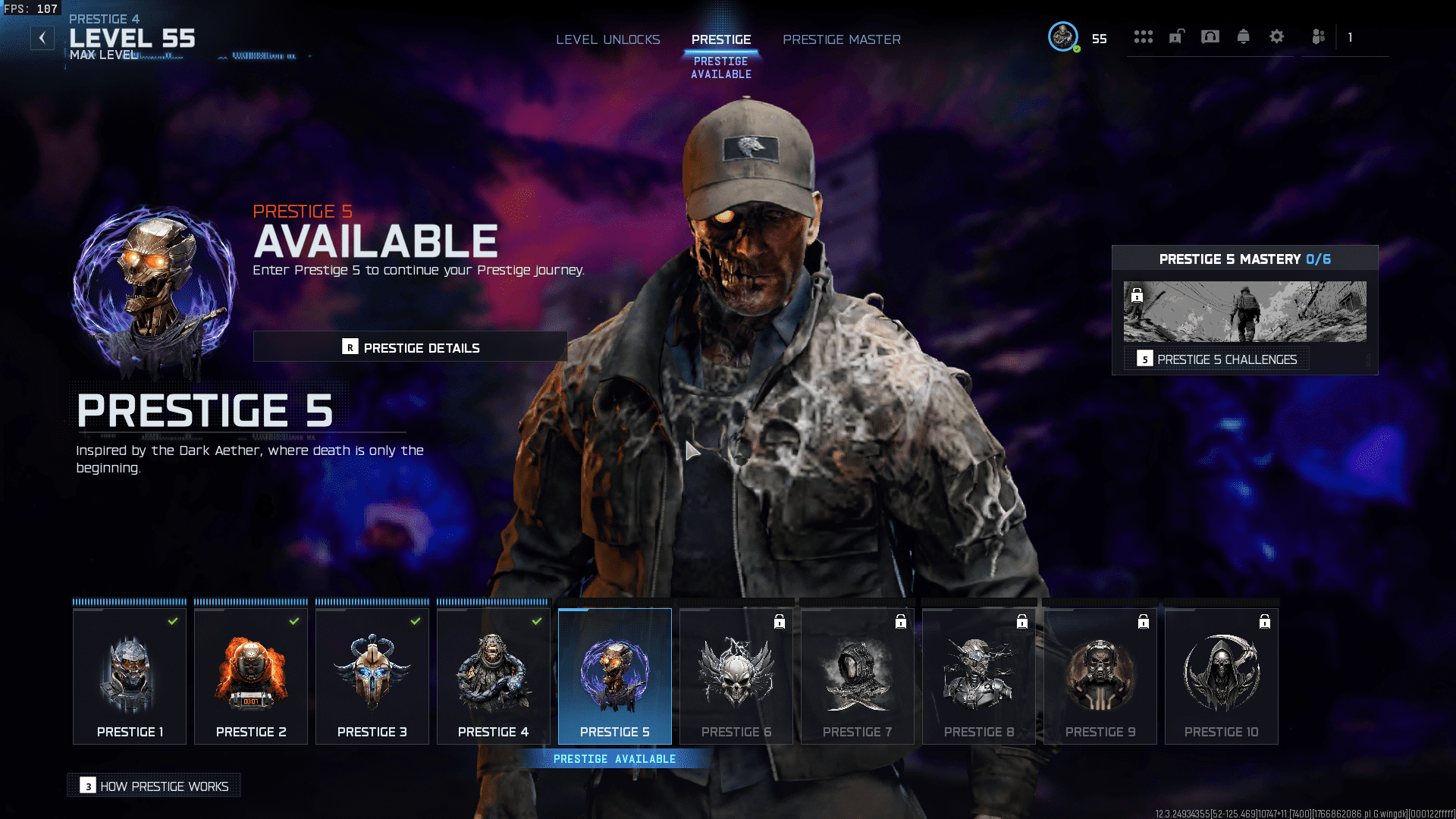Click the Prestige 5 Mastery 0/6 progress bar
Viewport: 1456px width, 819px height.
1244,259
